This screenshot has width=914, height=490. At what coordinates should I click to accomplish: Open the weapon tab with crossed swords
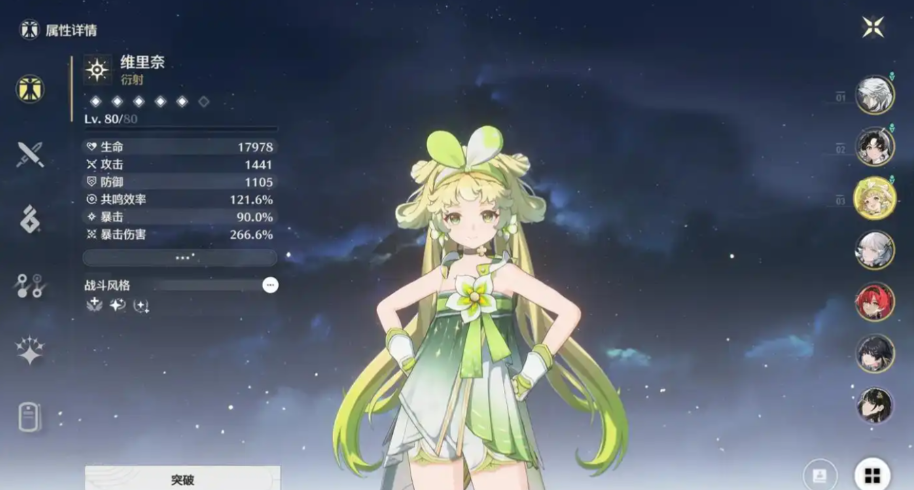click(x=30, y=154)
